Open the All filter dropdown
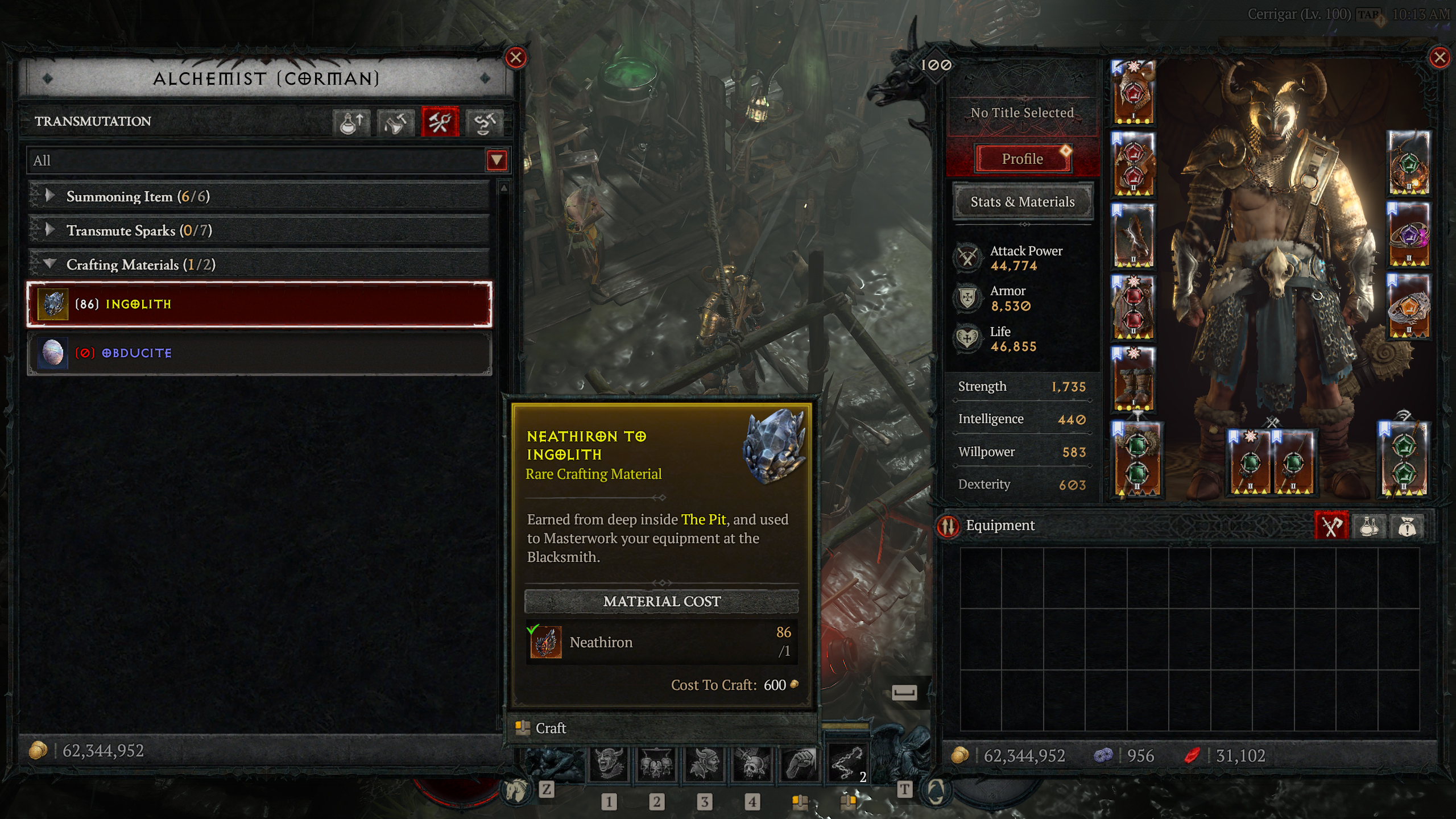The width and height of the screenshot is (1456, 819). pyautogui.click(x=496, y=160)
